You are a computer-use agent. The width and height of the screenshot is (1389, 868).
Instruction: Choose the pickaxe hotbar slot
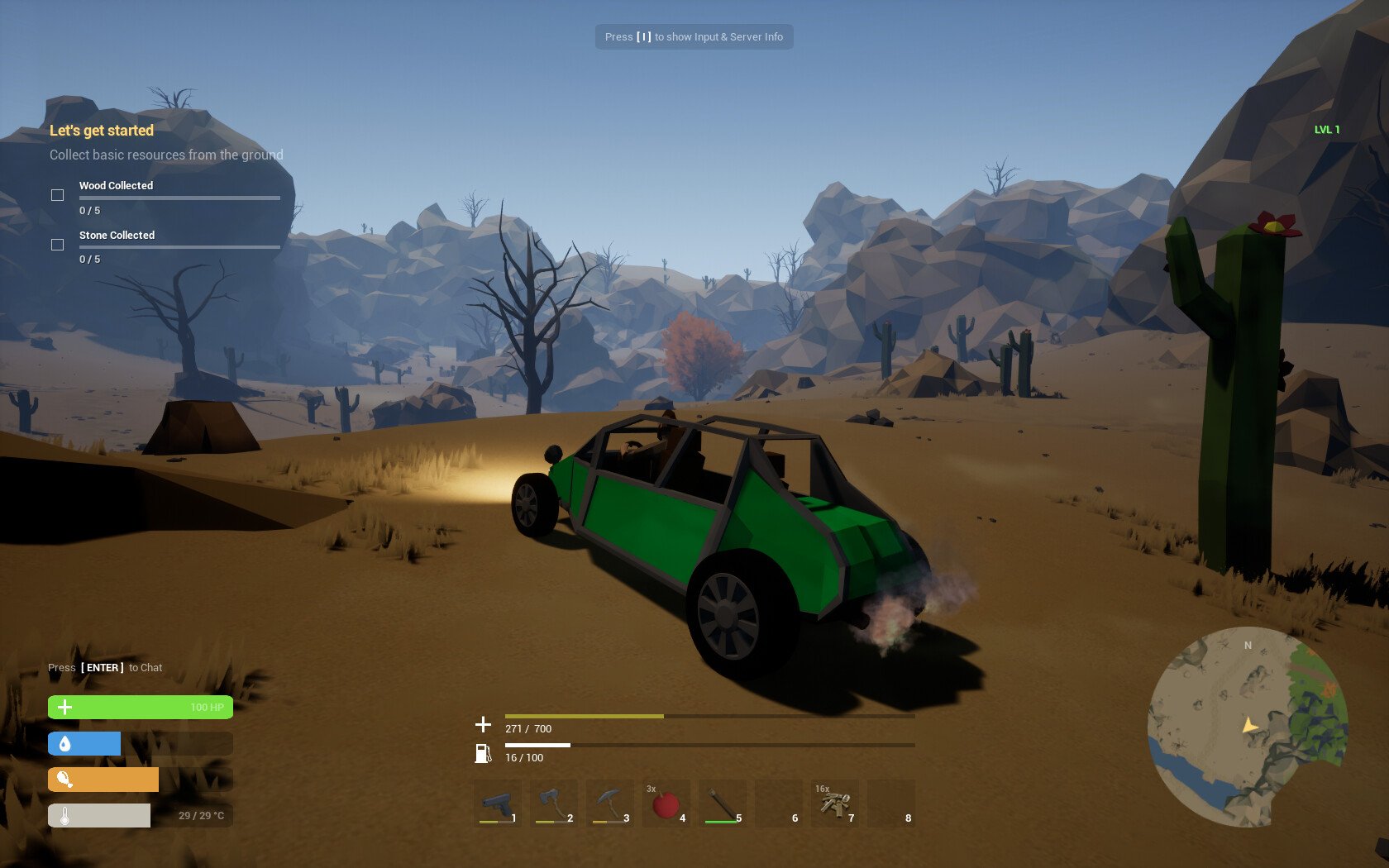coord(609,804)
